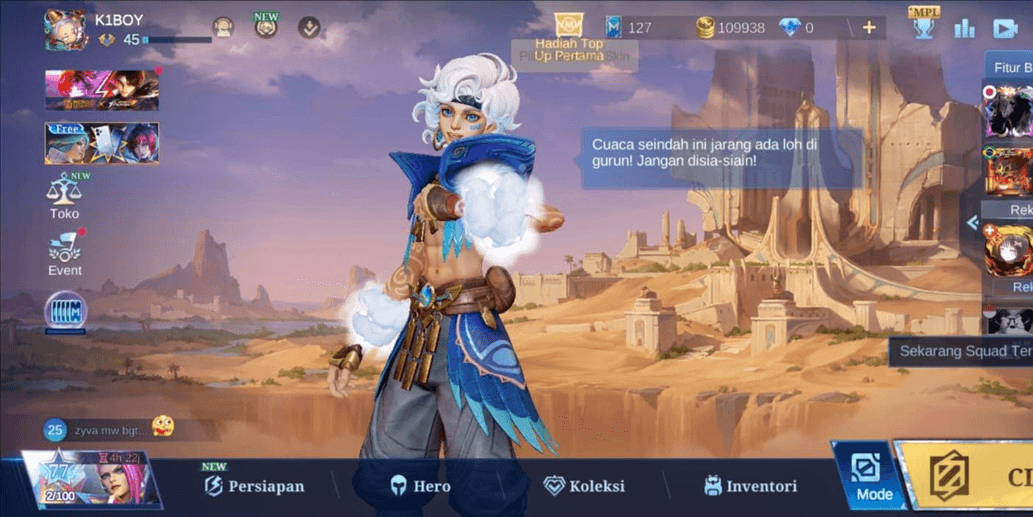This screenshot has height=517, width=1033.
Task: Open the Inventori menu
Action: coord(750,486)
